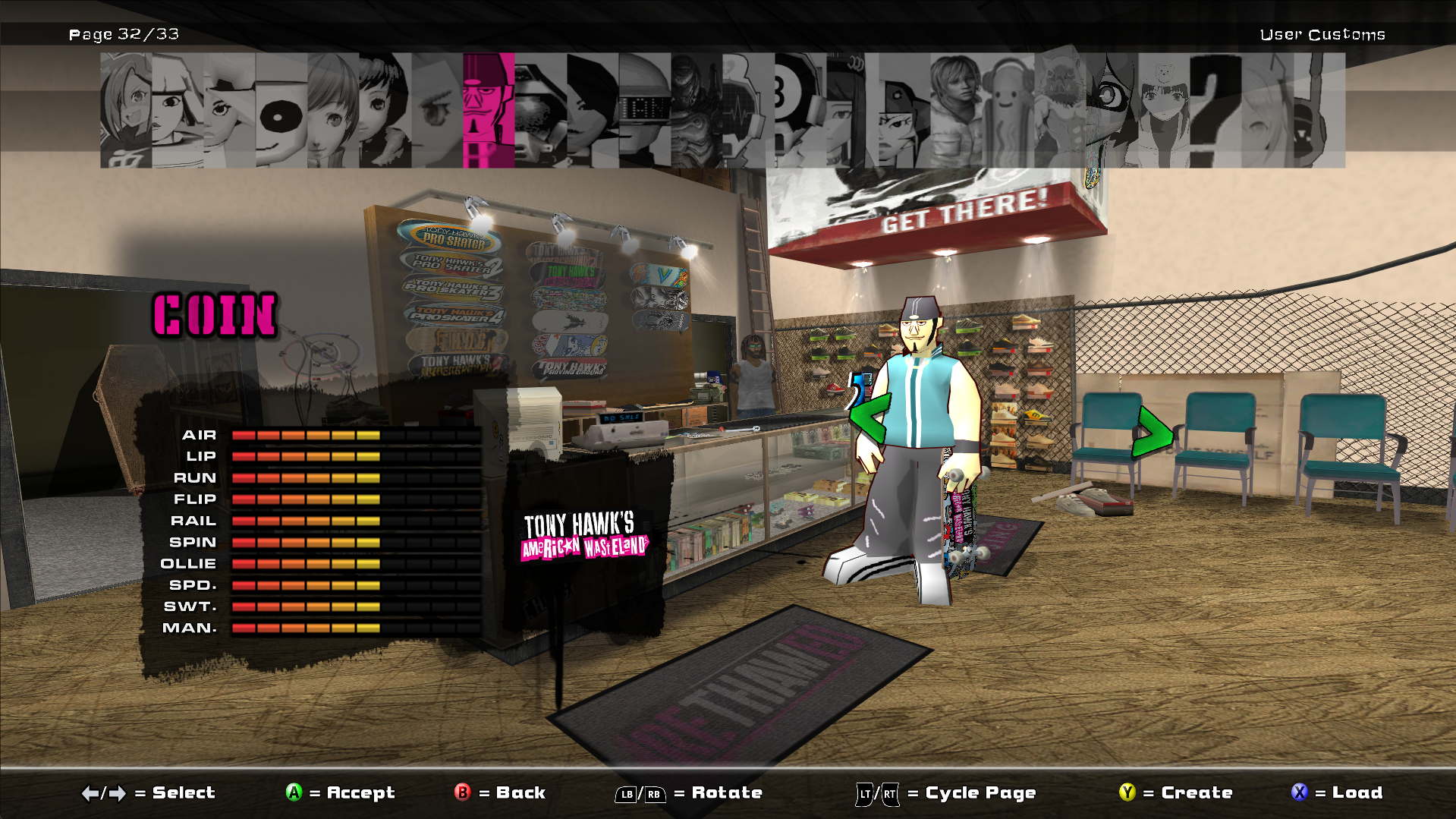The width and height of the screenshot is (1456, 819).
Task: Select the dancing hot dog character portrait
Action: point(1006,110)
